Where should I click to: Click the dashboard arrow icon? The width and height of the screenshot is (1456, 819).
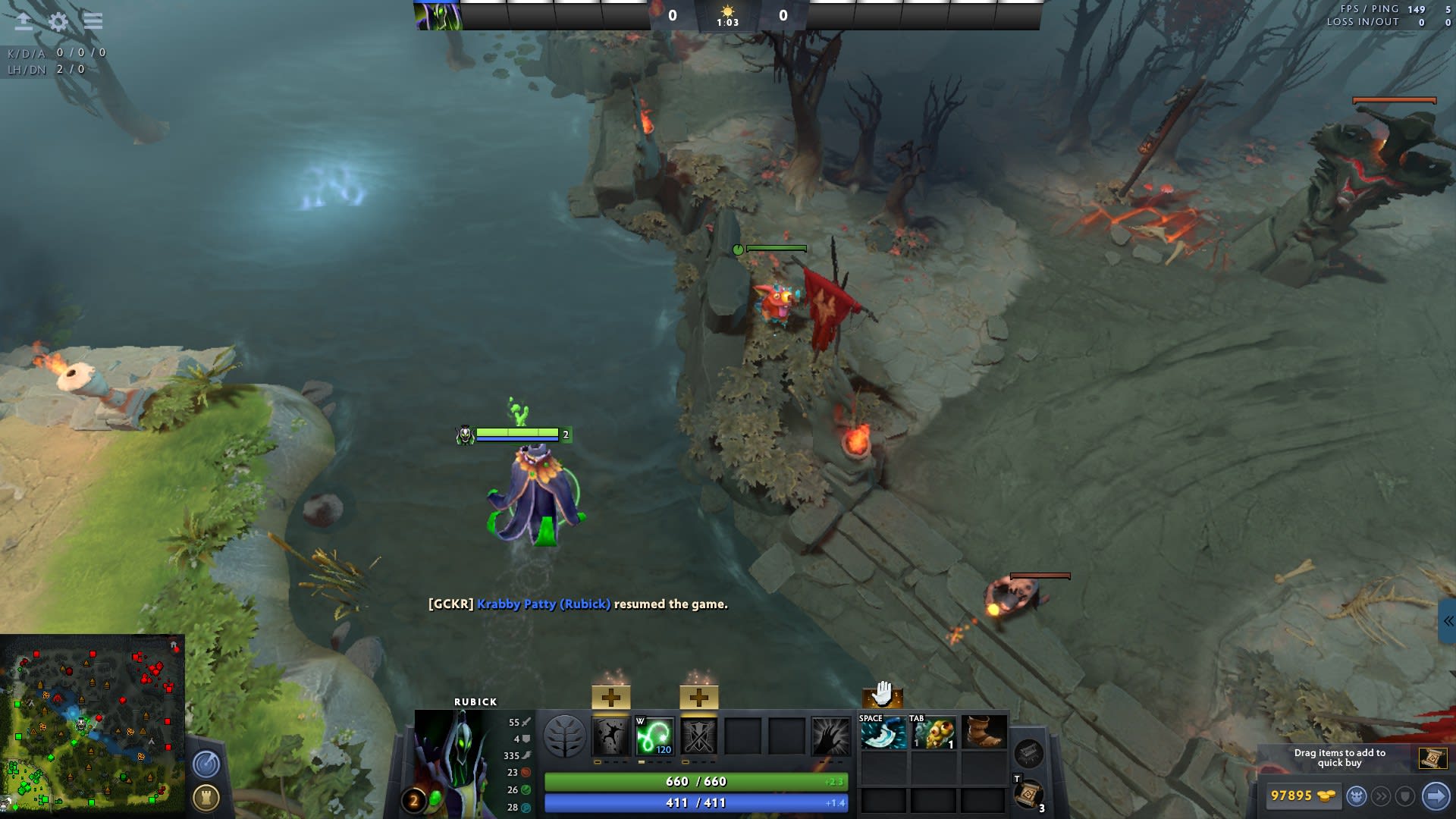24,21
